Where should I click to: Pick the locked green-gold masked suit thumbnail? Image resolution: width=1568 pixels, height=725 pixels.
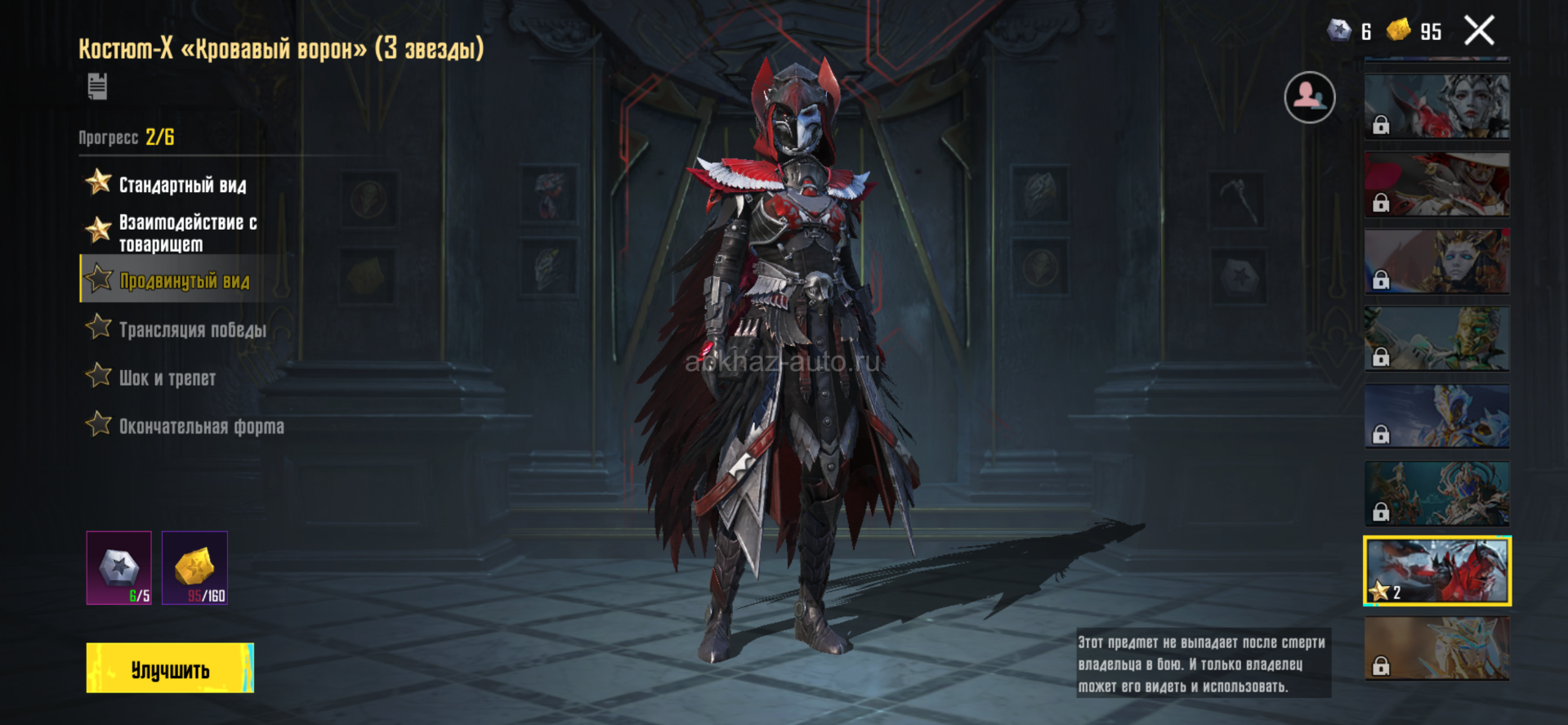tap(1436, 339)
